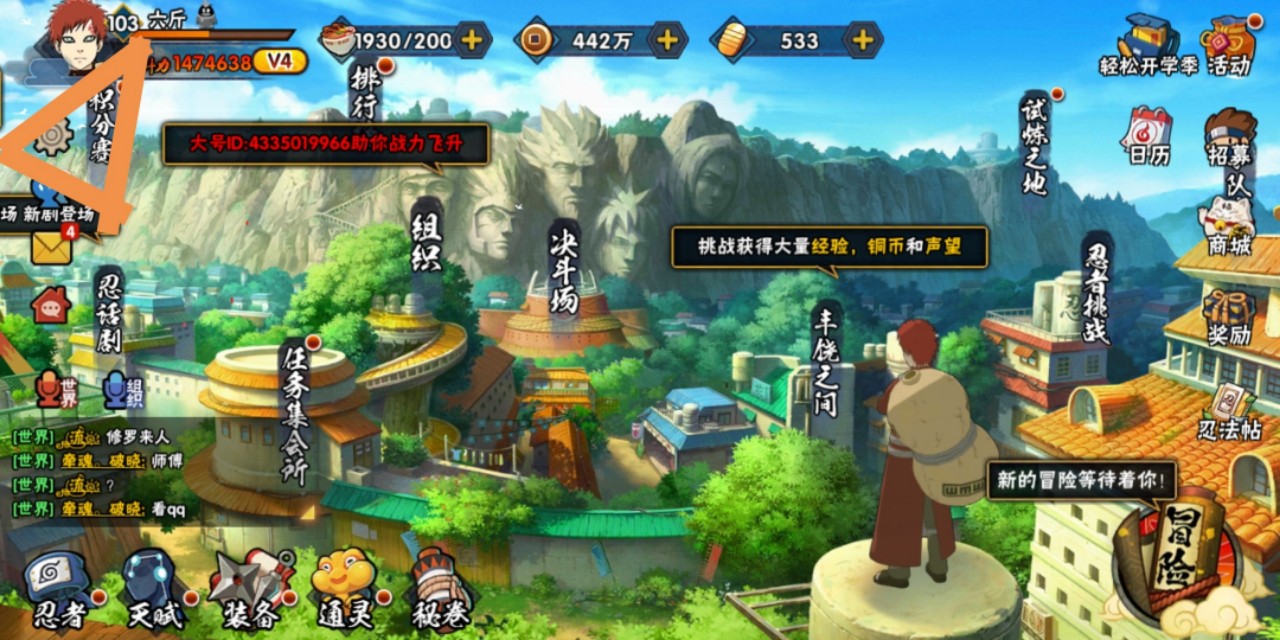This screenshot has width=1280, height=640.
Task: Open the 装备 equipment menu
Action: pos(250,590)
